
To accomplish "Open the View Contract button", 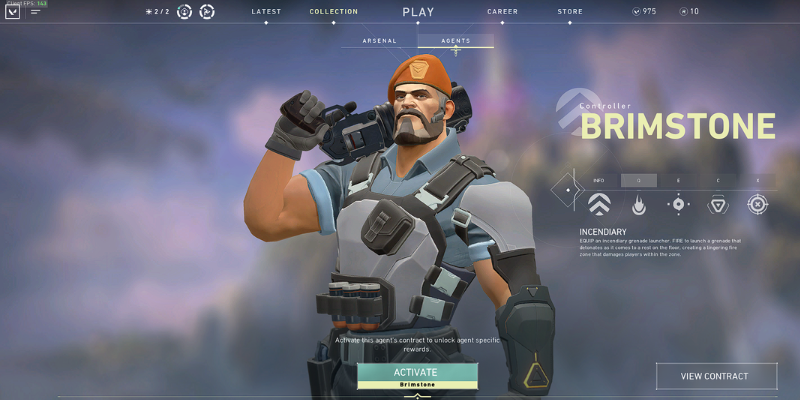I will click(714, 376).
